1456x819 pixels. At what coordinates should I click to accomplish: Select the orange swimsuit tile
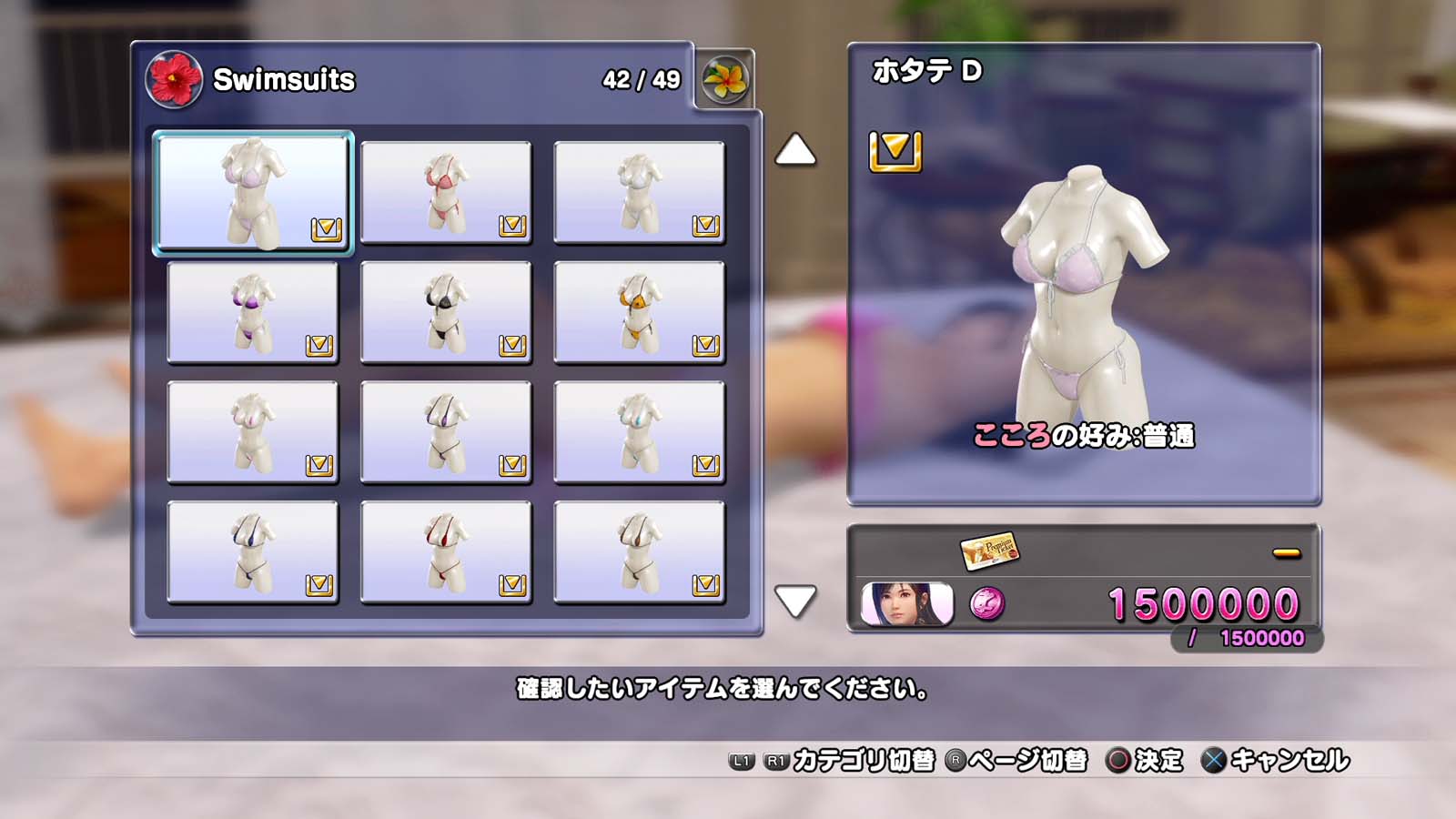tap(639, 312)
